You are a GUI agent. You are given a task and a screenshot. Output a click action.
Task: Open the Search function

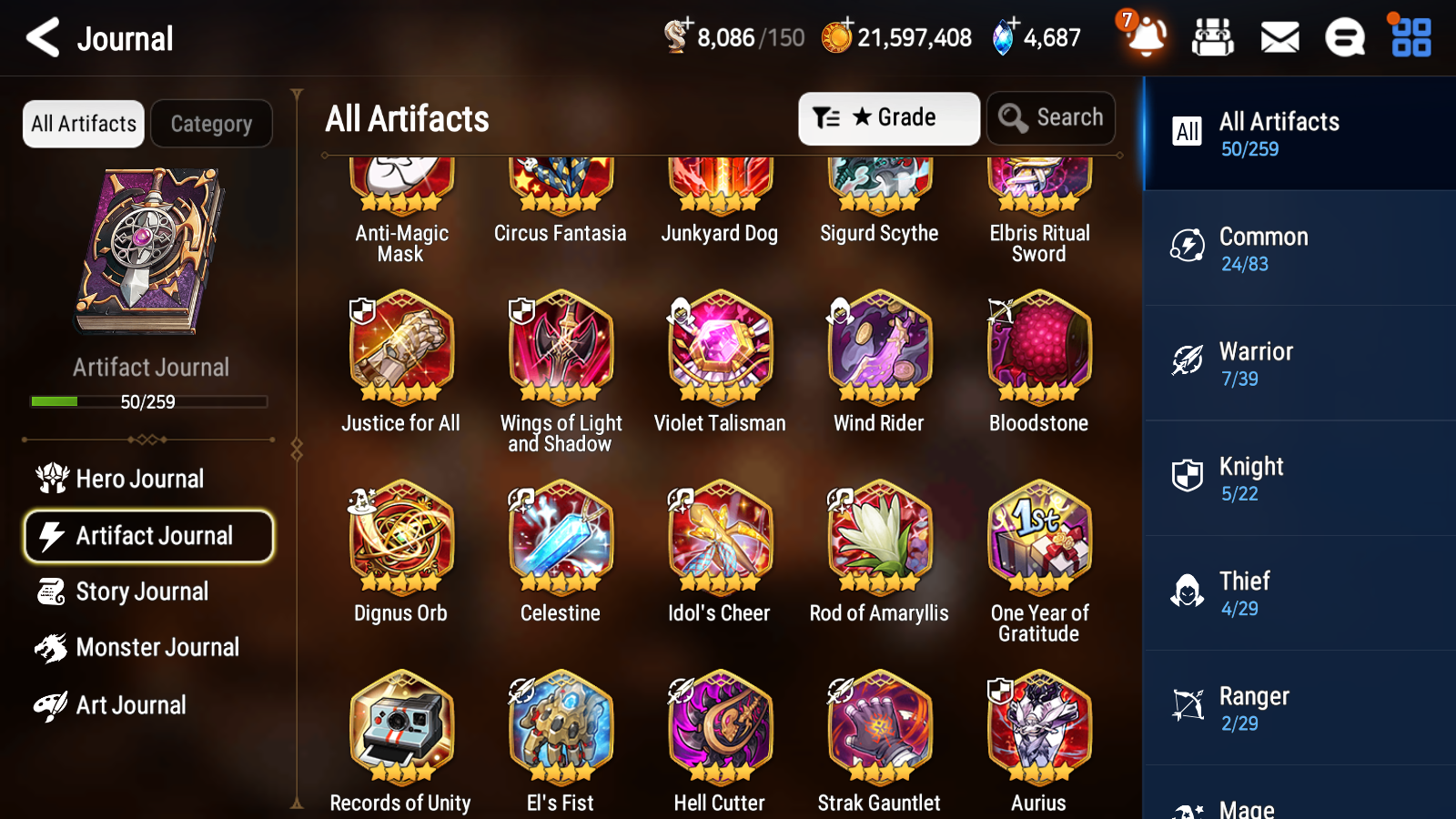[1051, 118]
